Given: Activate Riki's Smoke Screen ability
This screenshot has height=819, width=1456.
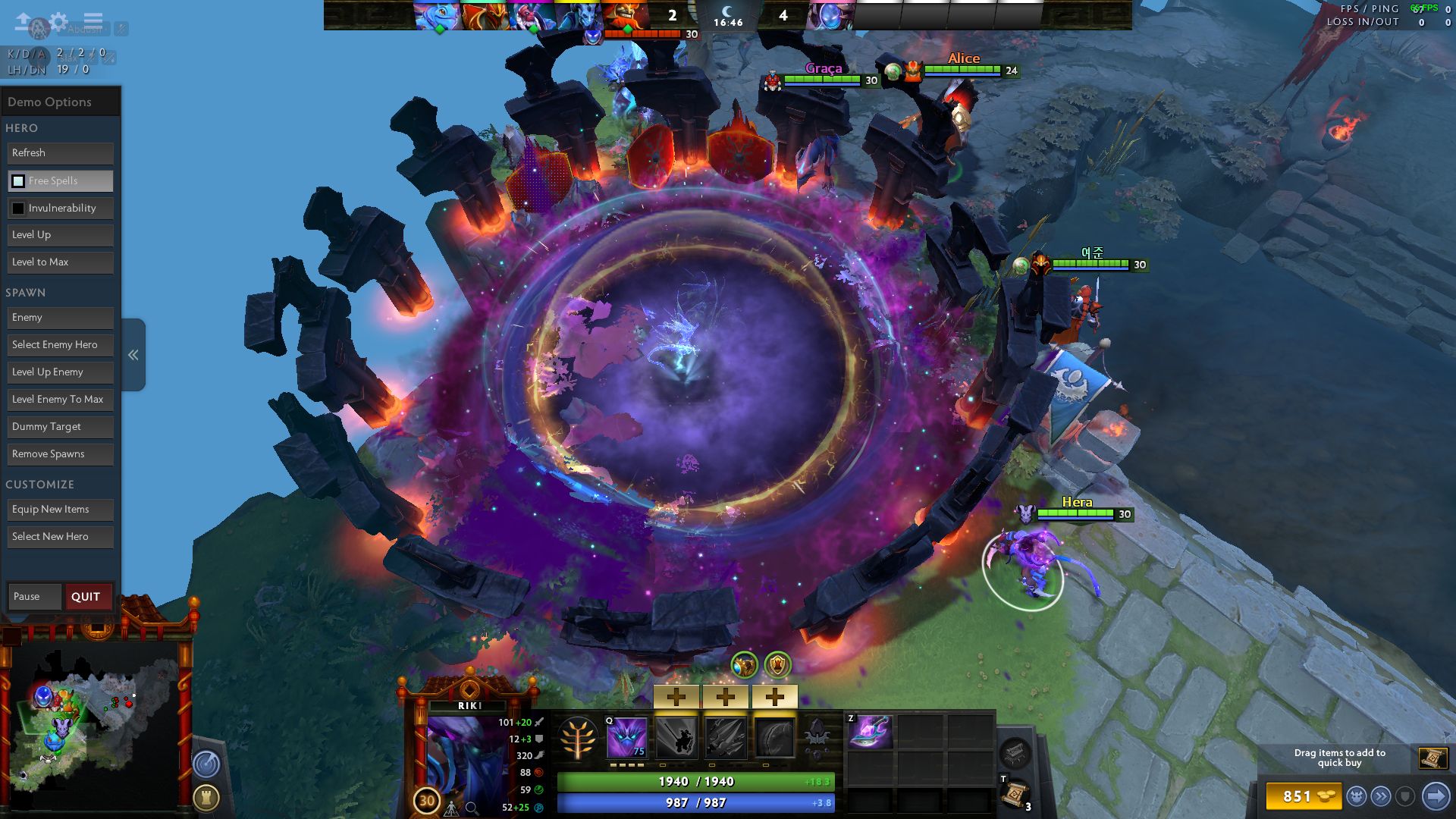Looking at the screenshot, I should coord(627,737).
